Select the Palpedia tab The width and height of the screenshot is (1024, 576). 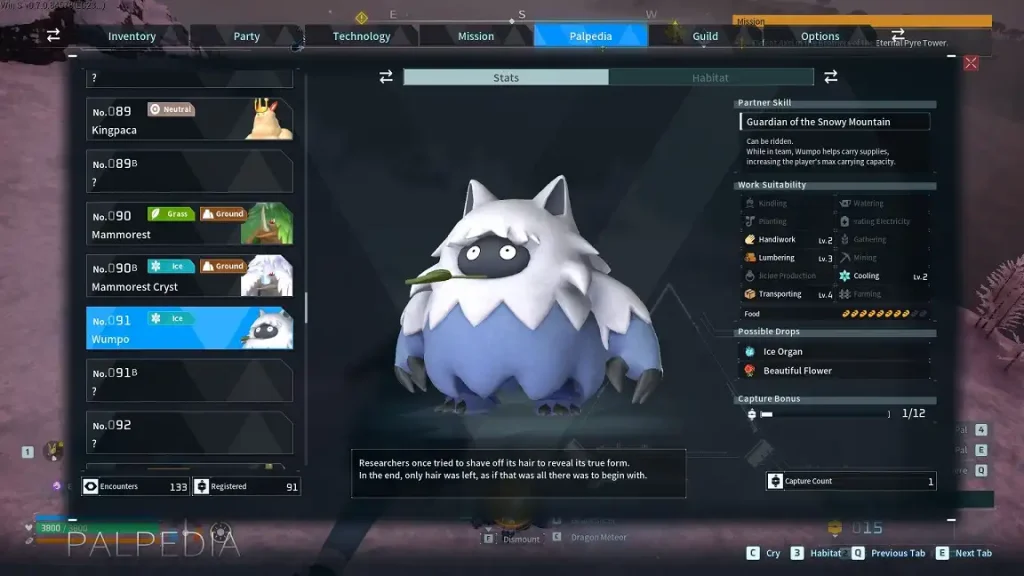click(591, 36)
